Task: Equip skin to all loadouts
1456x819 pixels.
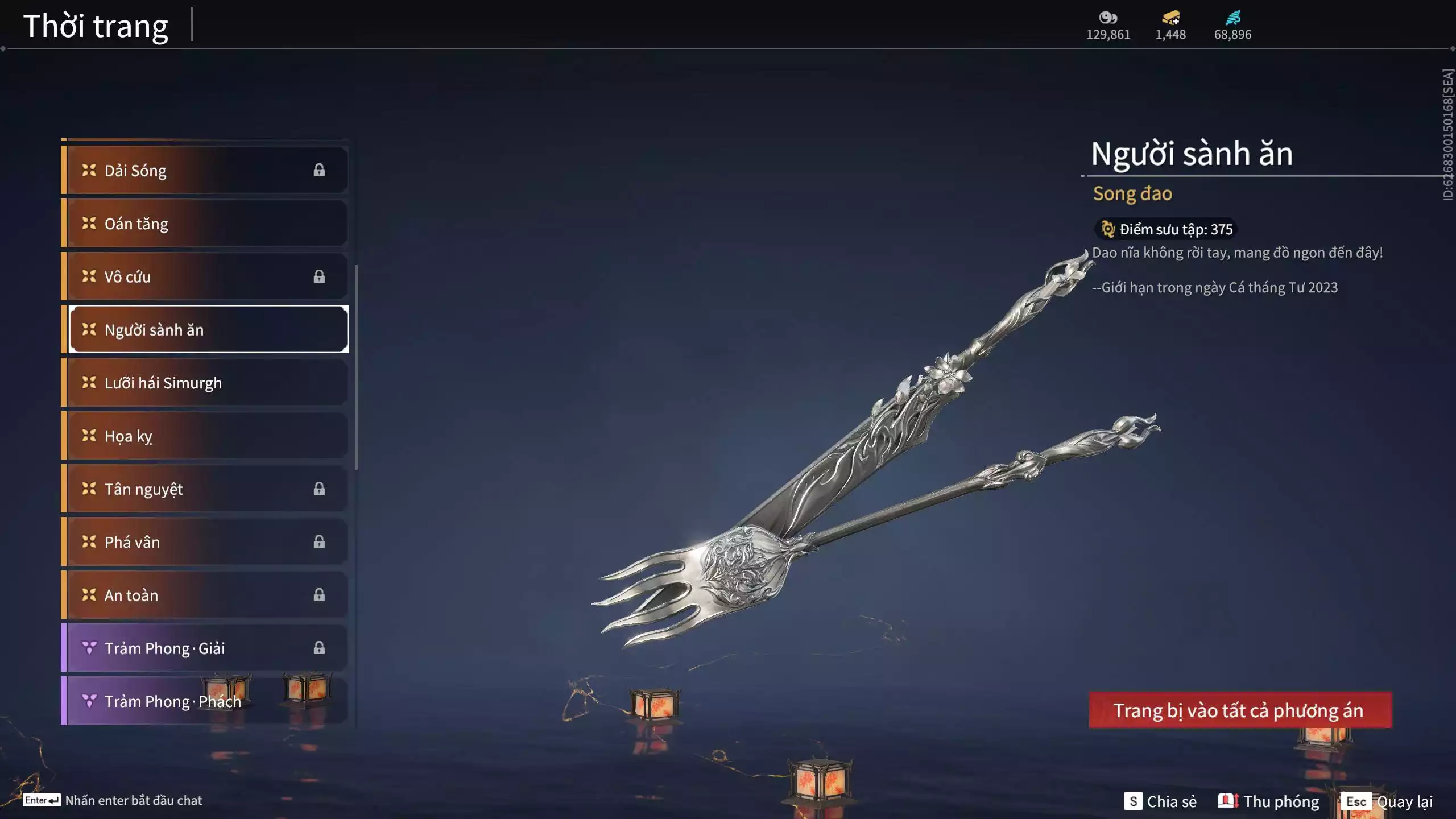Action: (x=1240, y=710)
